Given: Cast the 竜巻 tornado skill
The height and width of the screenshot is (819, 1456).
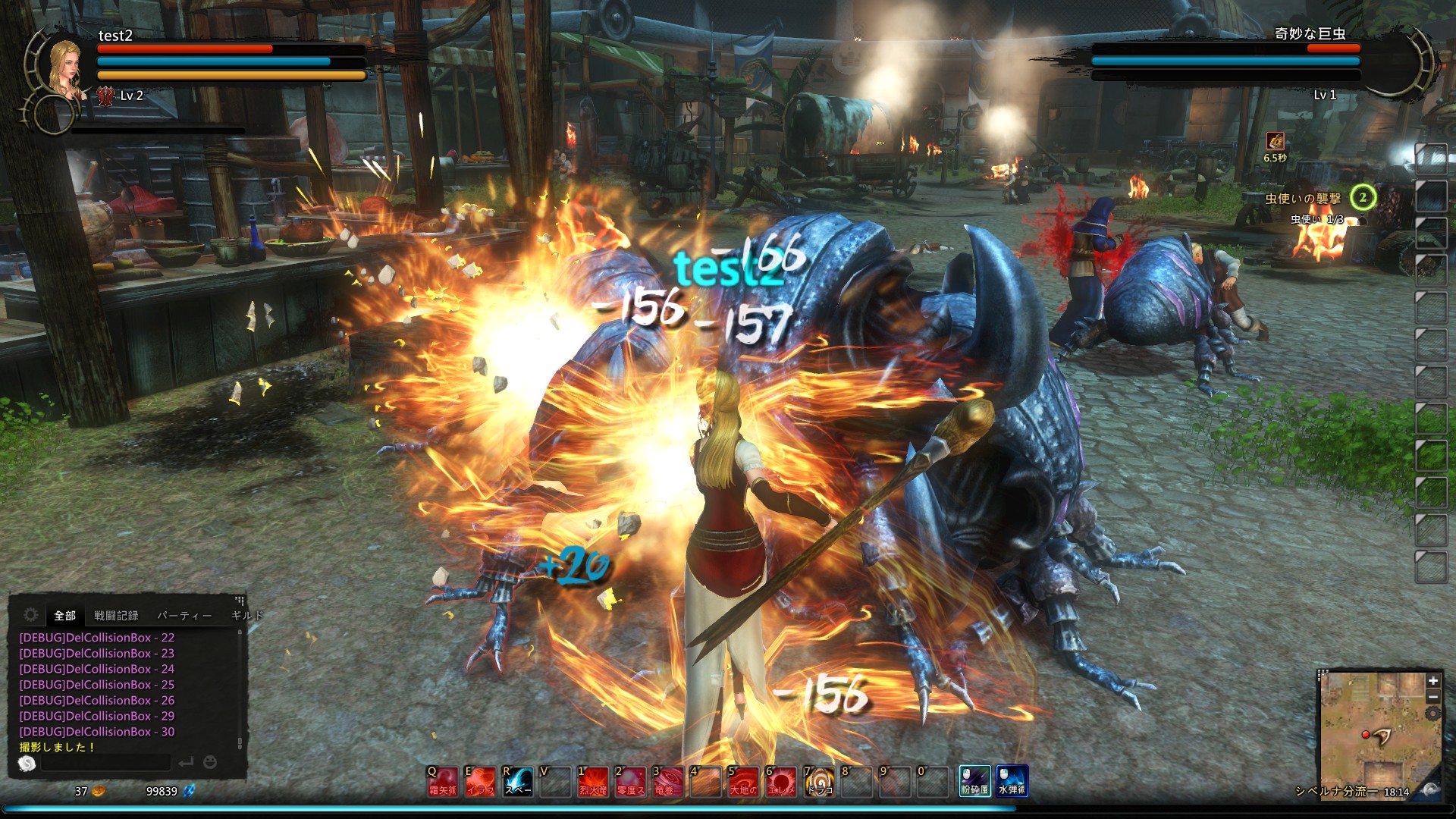Looking at the screenshot, I should 668,781.
